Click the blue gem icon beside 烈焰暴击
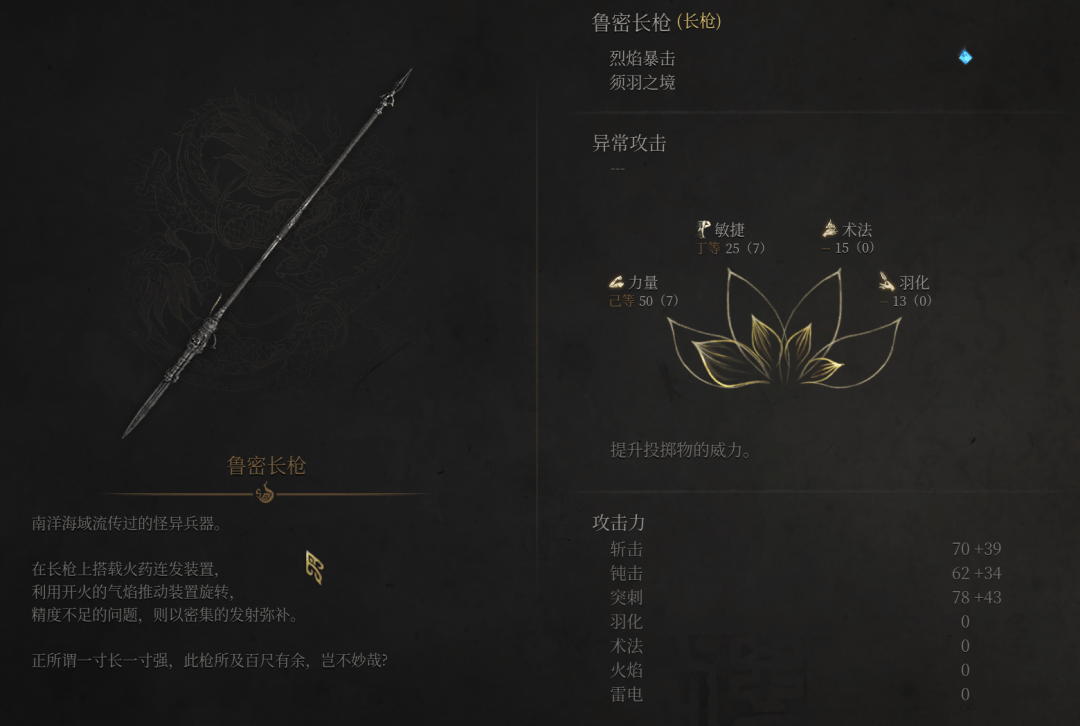 pos(965,57)
